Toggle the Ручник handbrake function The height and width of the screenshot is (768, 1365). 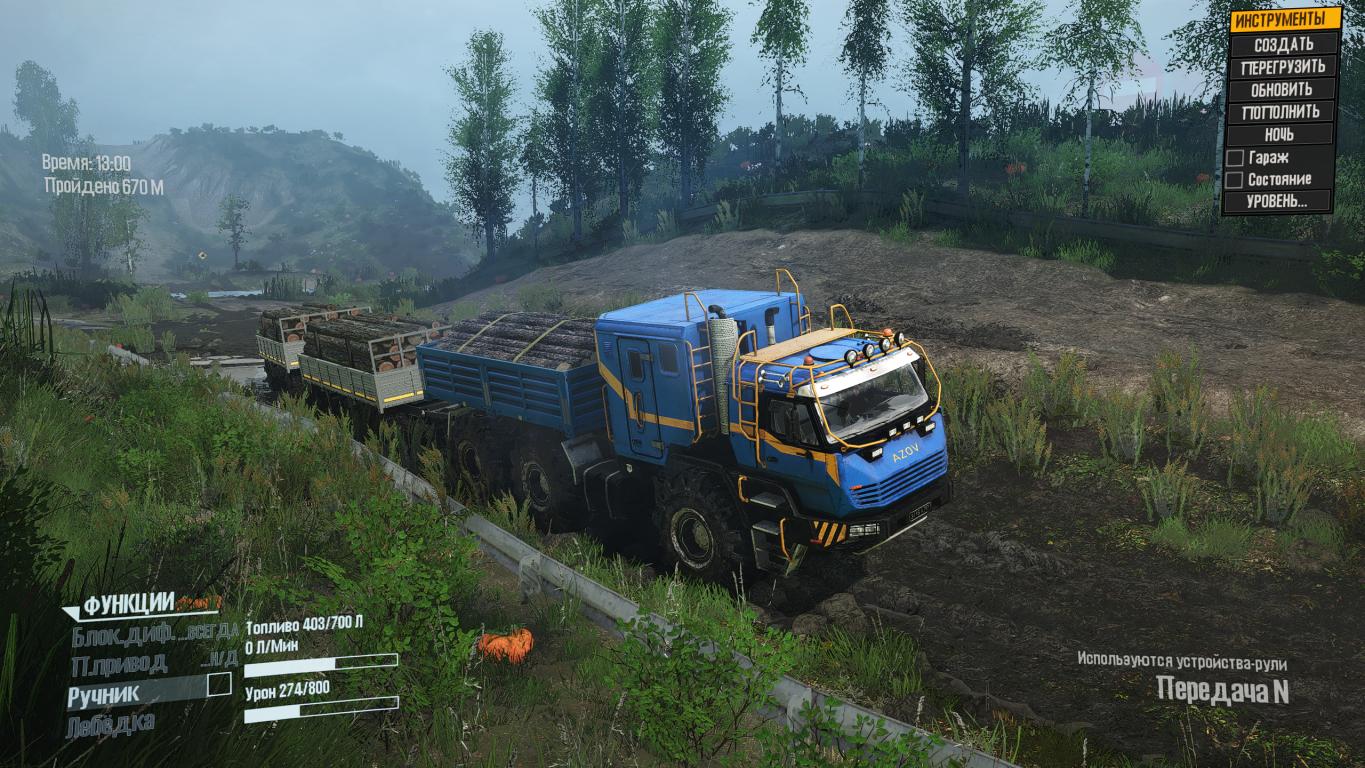[x=219, y=685]
